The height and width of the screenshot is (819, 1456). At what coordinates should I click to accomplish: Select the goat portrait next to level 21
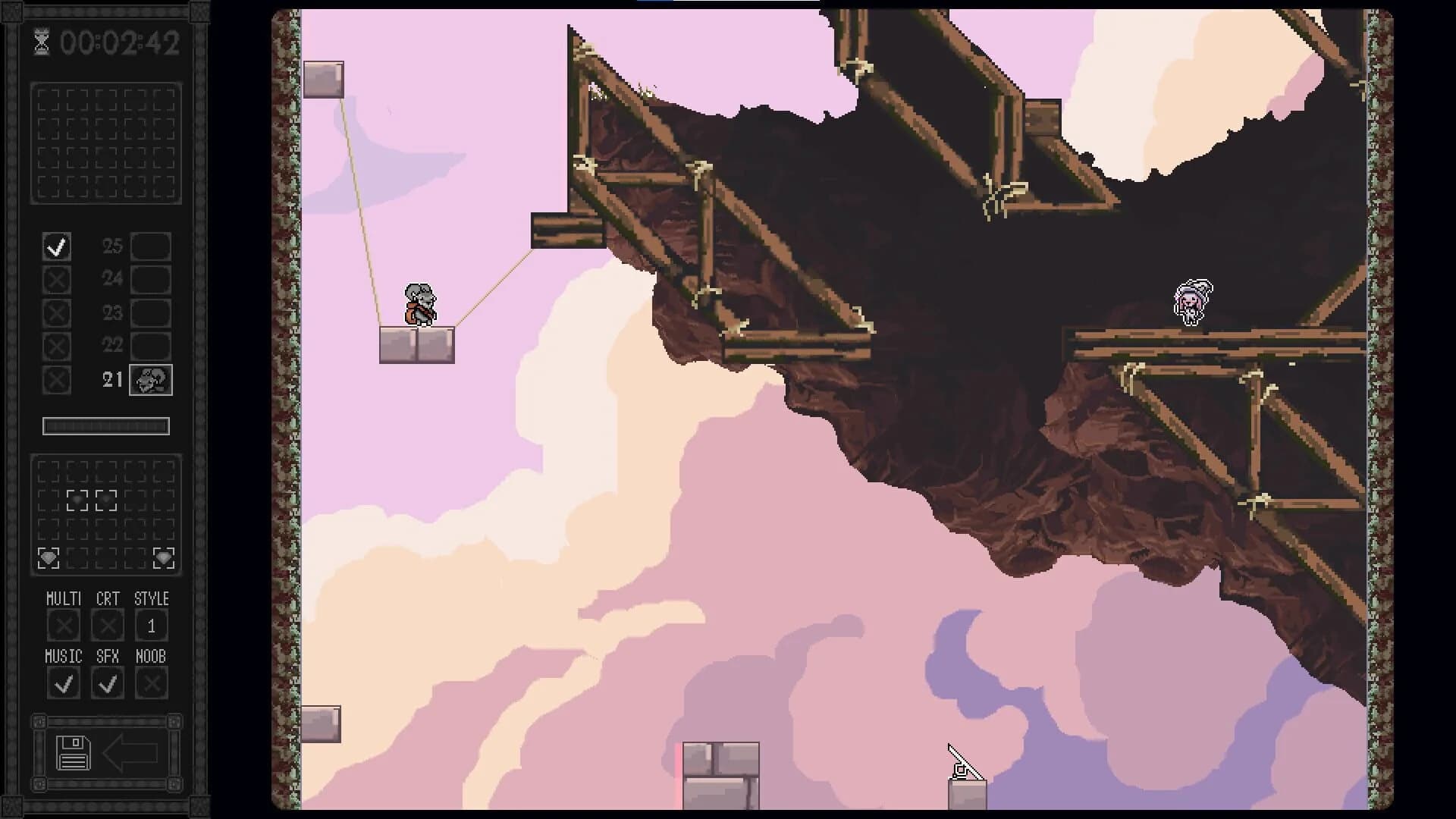(151, 380)
